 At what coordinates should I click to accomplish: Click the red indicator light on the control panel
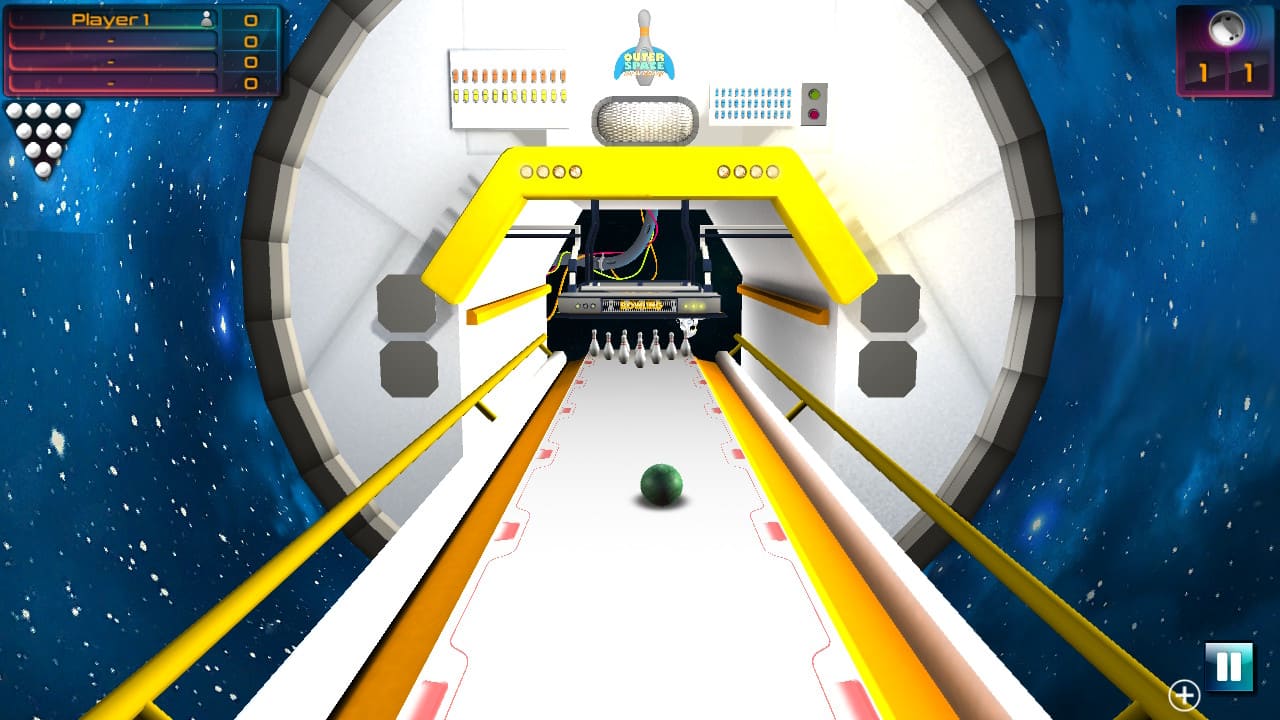[x=815, y=113]
